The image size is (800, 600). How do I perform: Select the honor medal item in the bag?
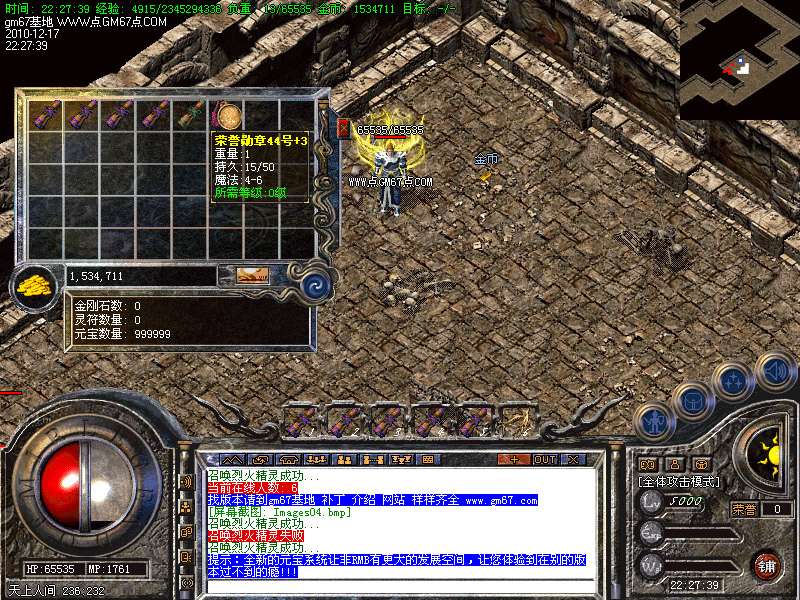click(229, 116)
